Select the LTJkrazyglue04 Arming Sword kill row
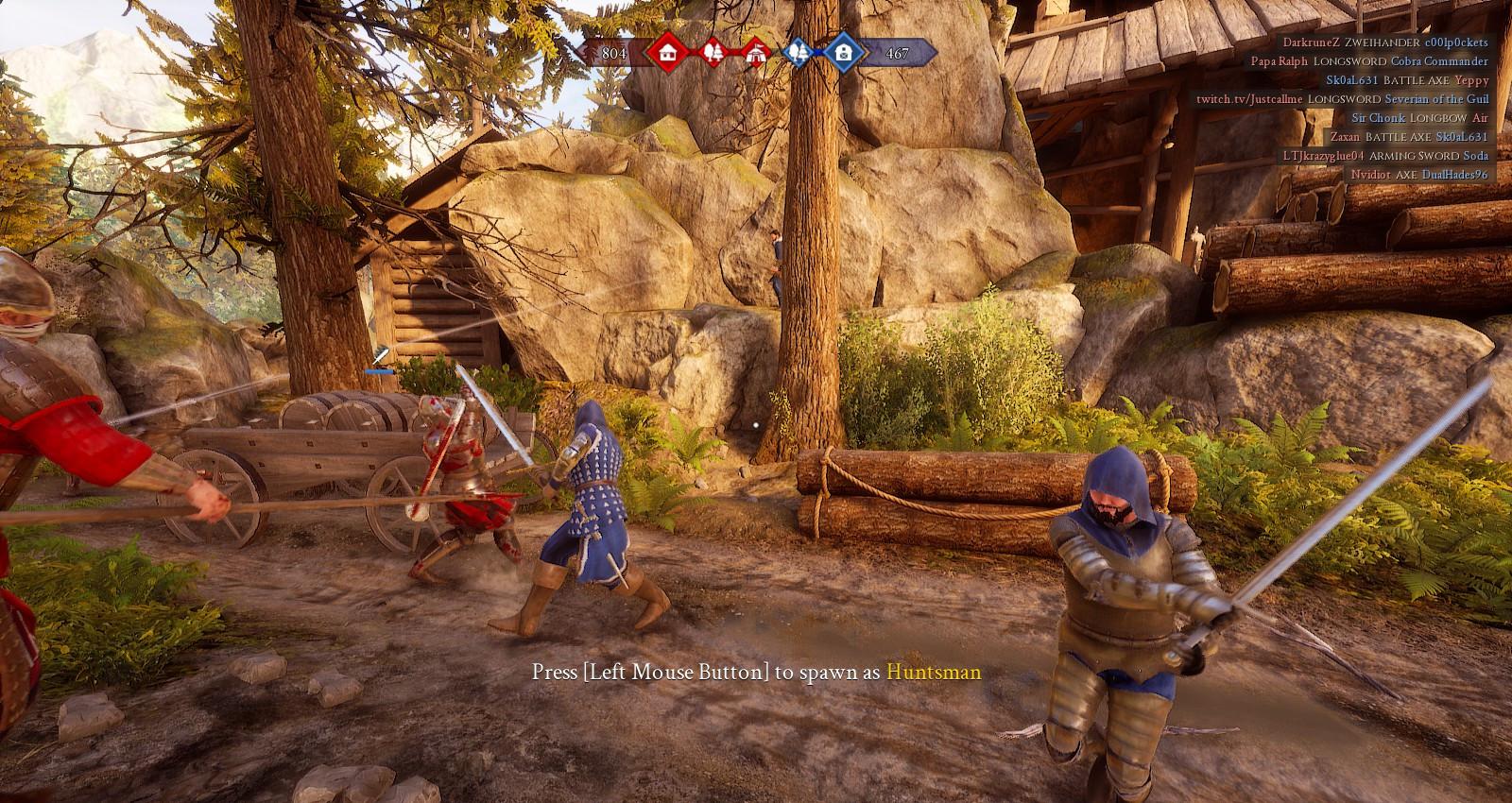This screenshot has height=803, width=1512. (x=1384, y=156)
